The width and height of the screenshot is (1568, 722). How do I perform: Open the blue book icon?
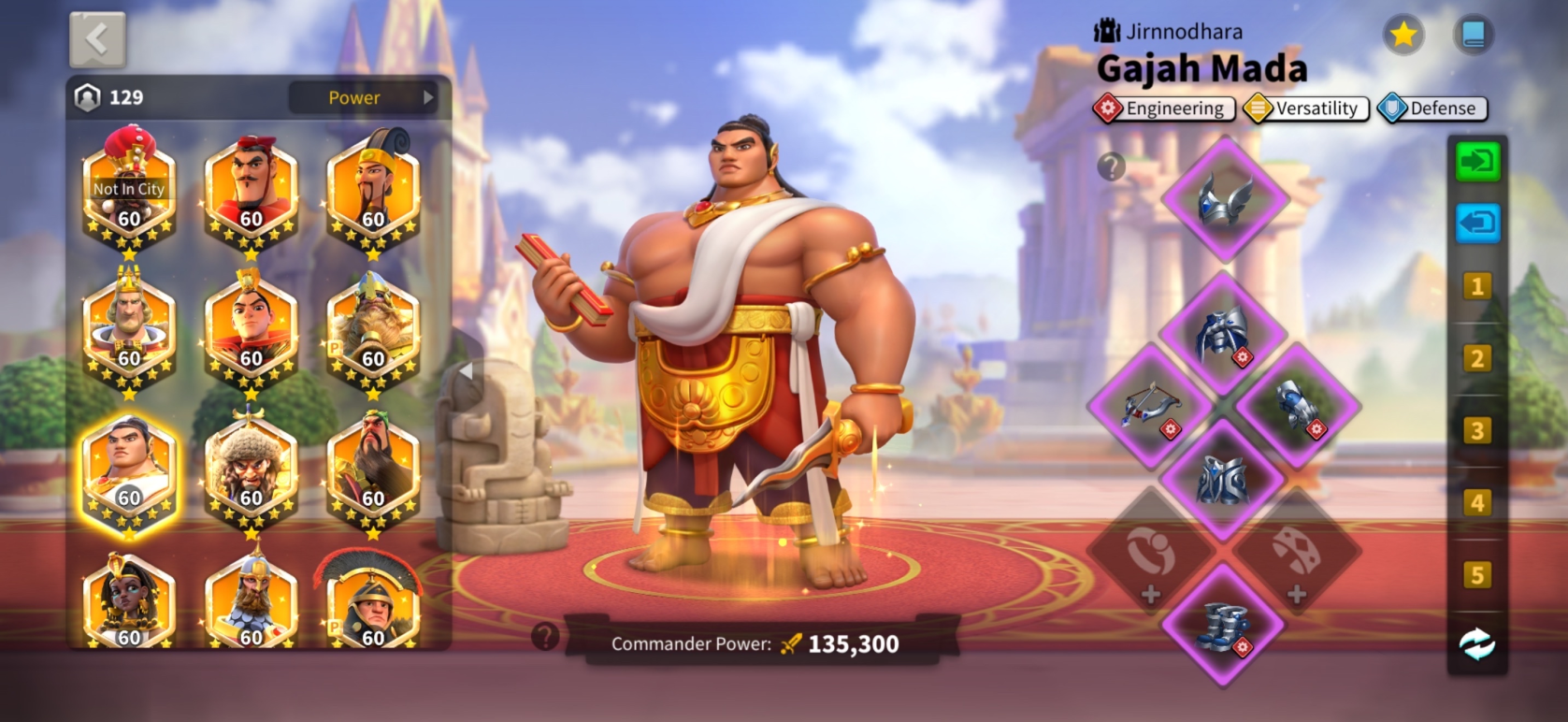point(1473,36)
